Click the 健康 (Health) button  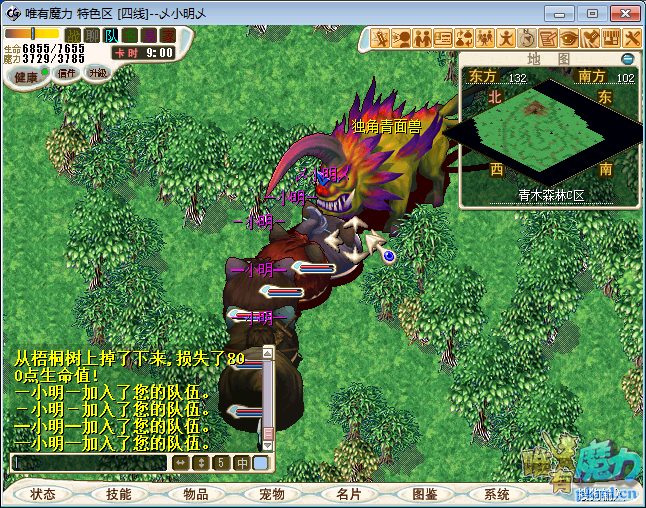click(26, 77)
